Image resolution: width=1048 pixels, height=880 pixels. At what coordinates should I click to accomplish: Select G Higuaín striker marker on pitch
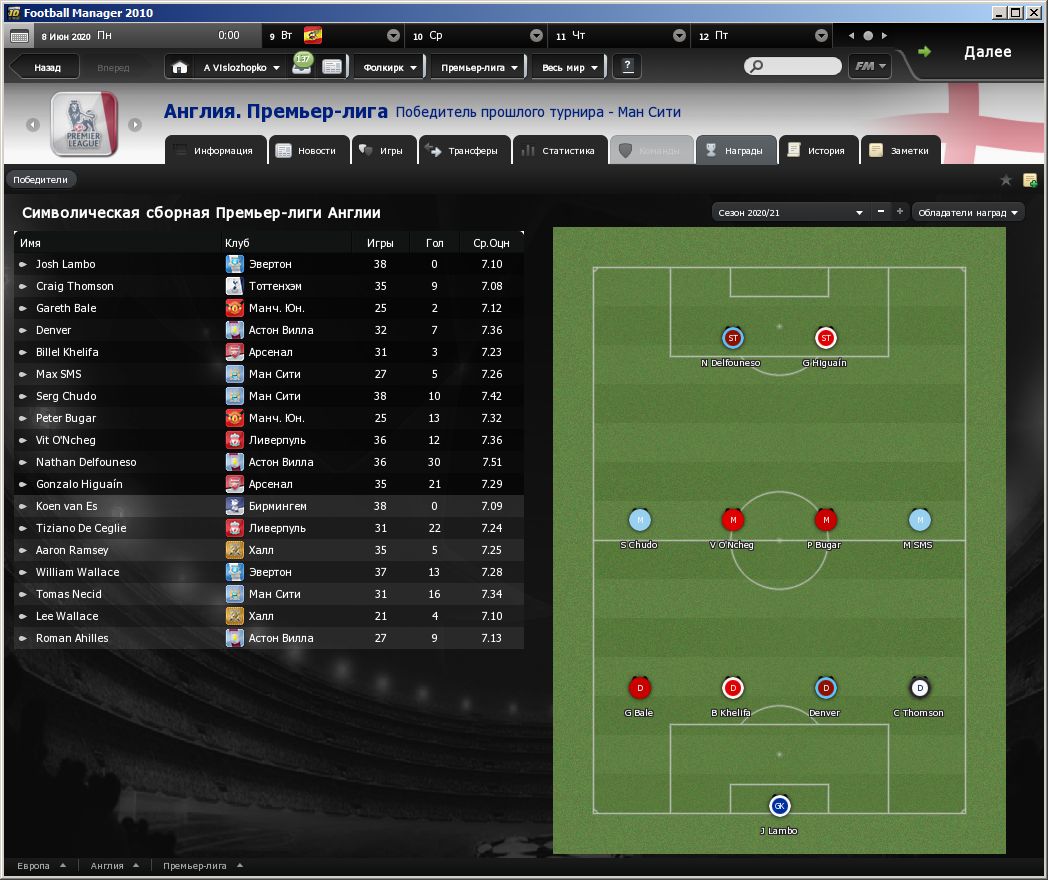(825, 338)
